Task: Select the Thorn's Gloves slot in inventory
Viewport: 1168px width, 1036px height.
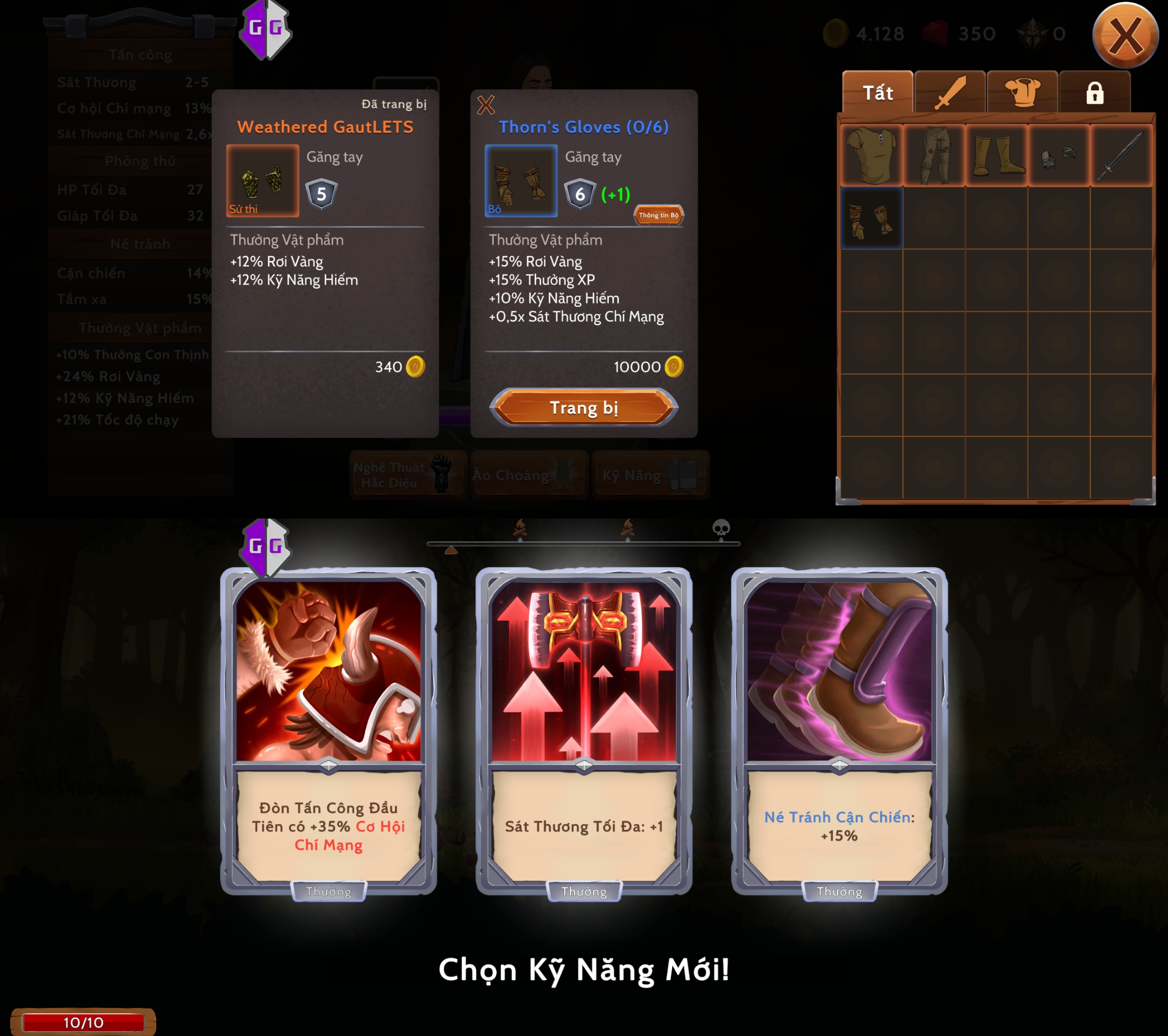Action: pos(872,218)
